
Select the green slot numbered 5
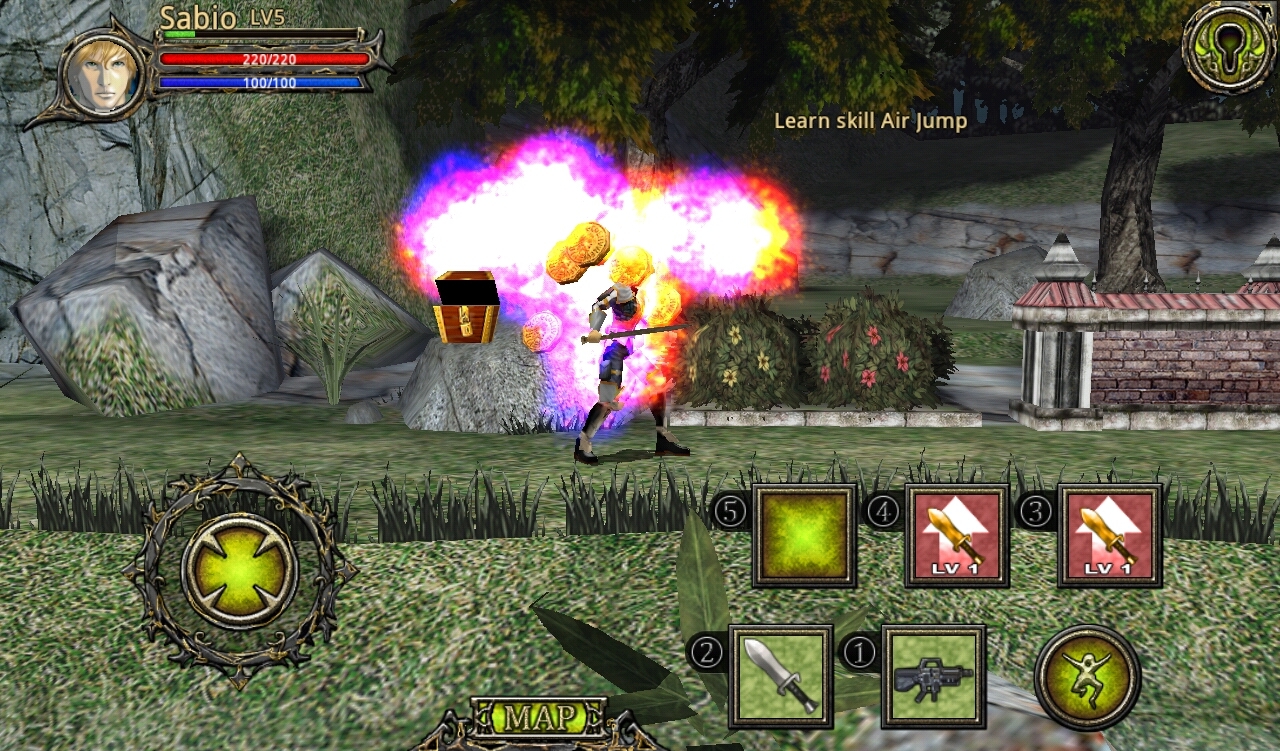pos(804,535)
